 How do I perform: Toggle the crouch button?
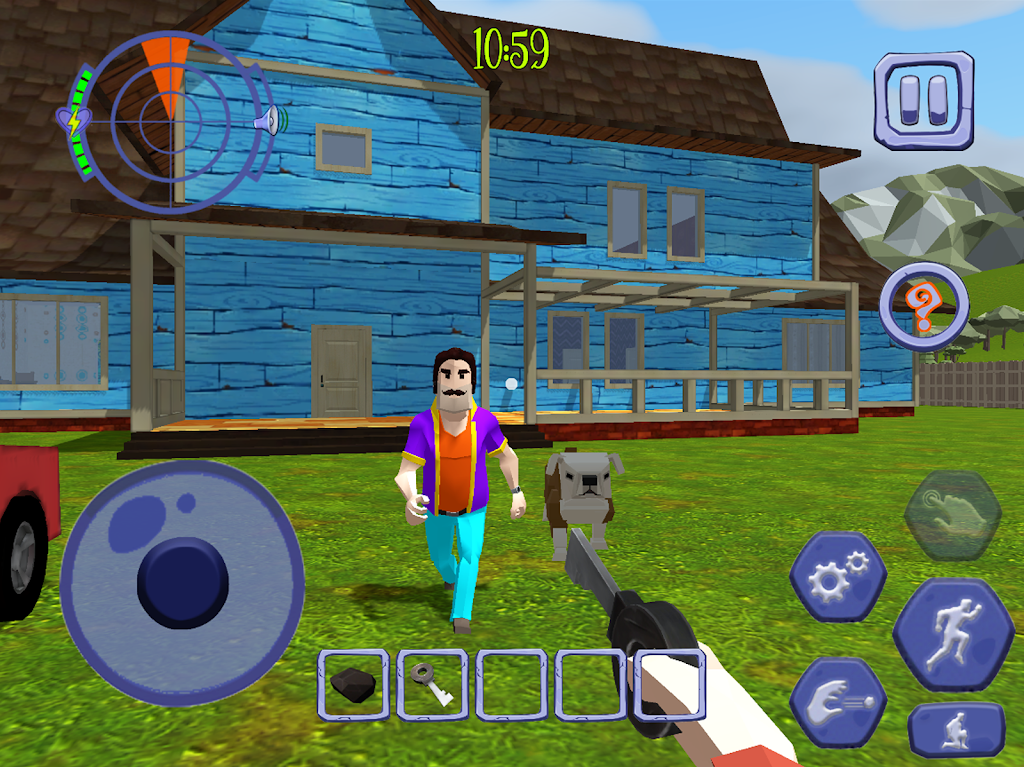[x=957, y=731]
